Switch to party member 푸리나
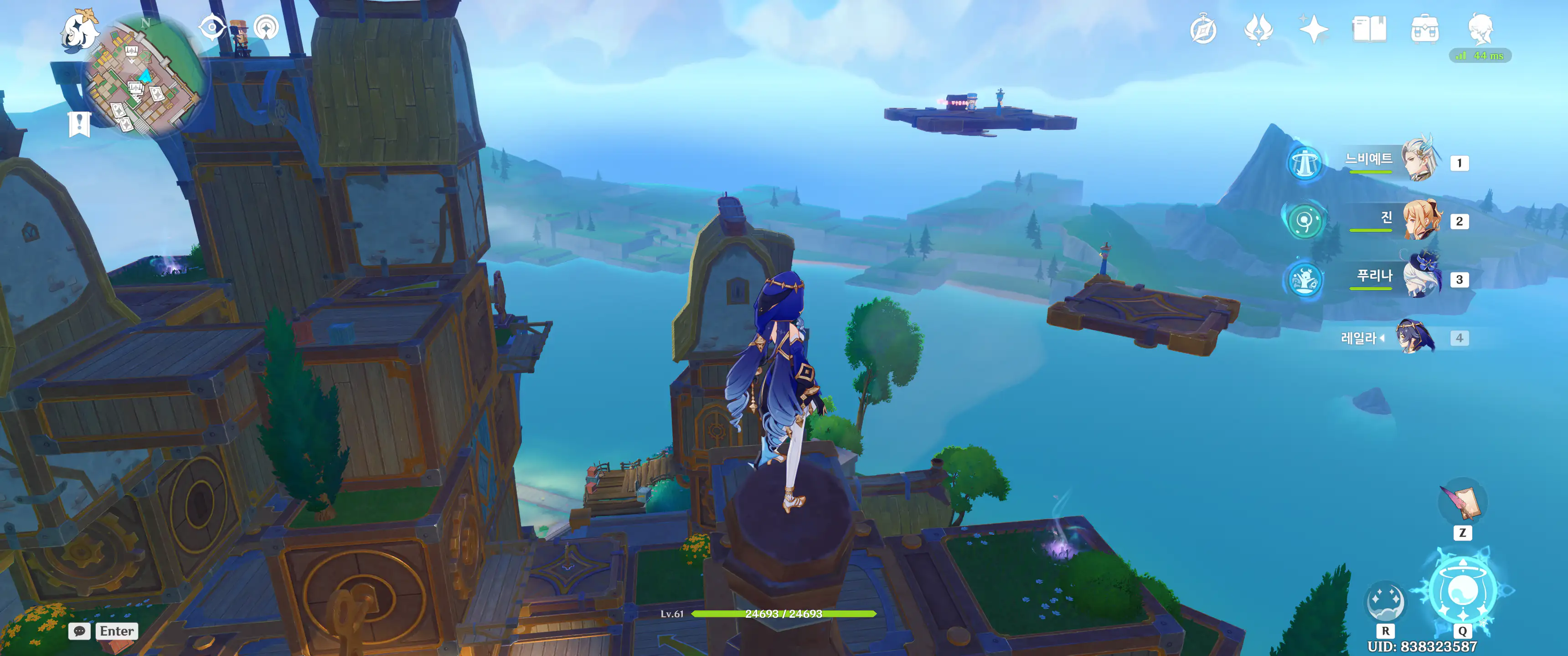This screenshot has width=1568, height=656. [x=1421, y=277]
